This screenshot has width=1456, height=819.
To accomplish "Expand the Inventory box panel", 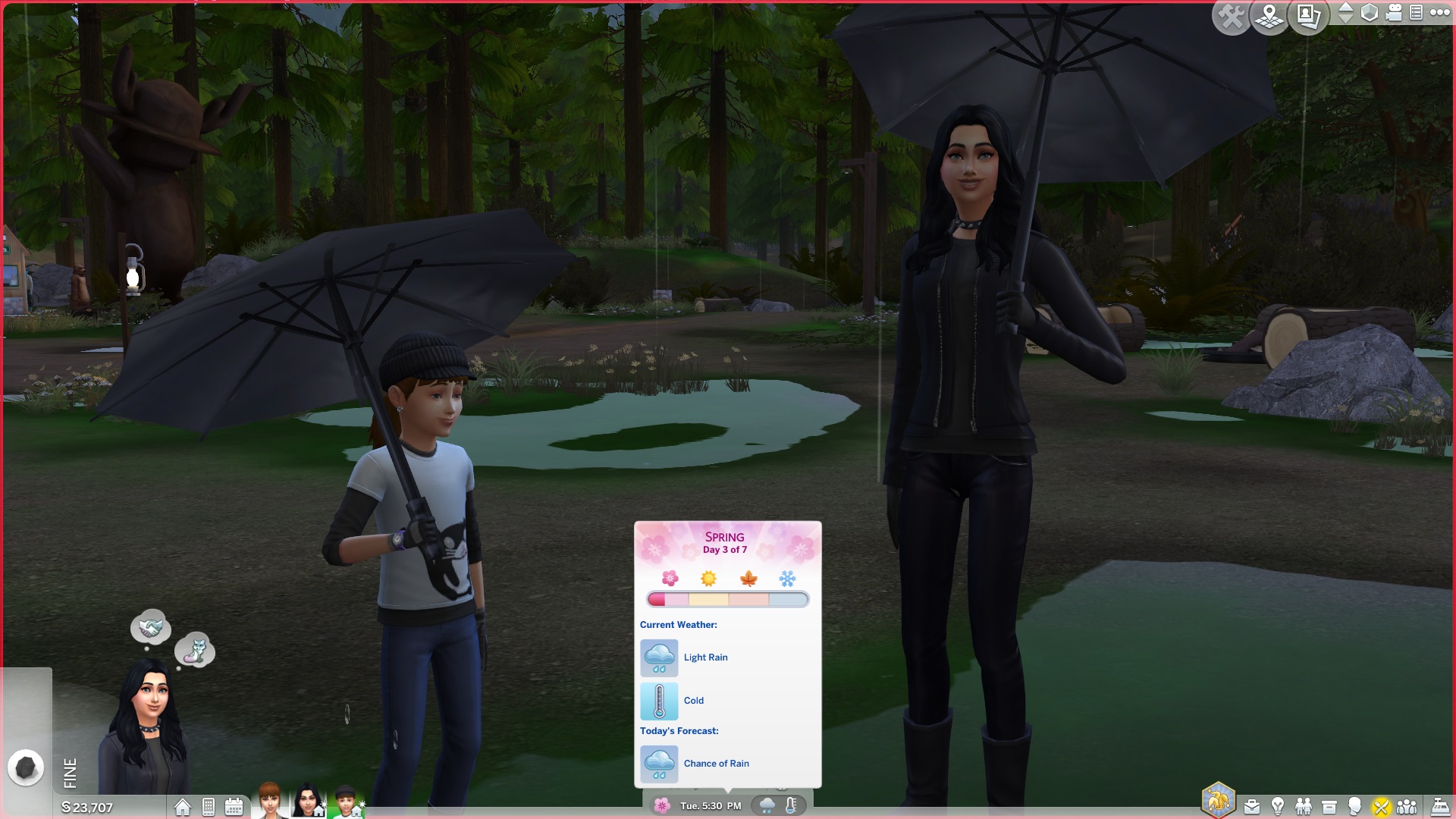I will 1329,805.
